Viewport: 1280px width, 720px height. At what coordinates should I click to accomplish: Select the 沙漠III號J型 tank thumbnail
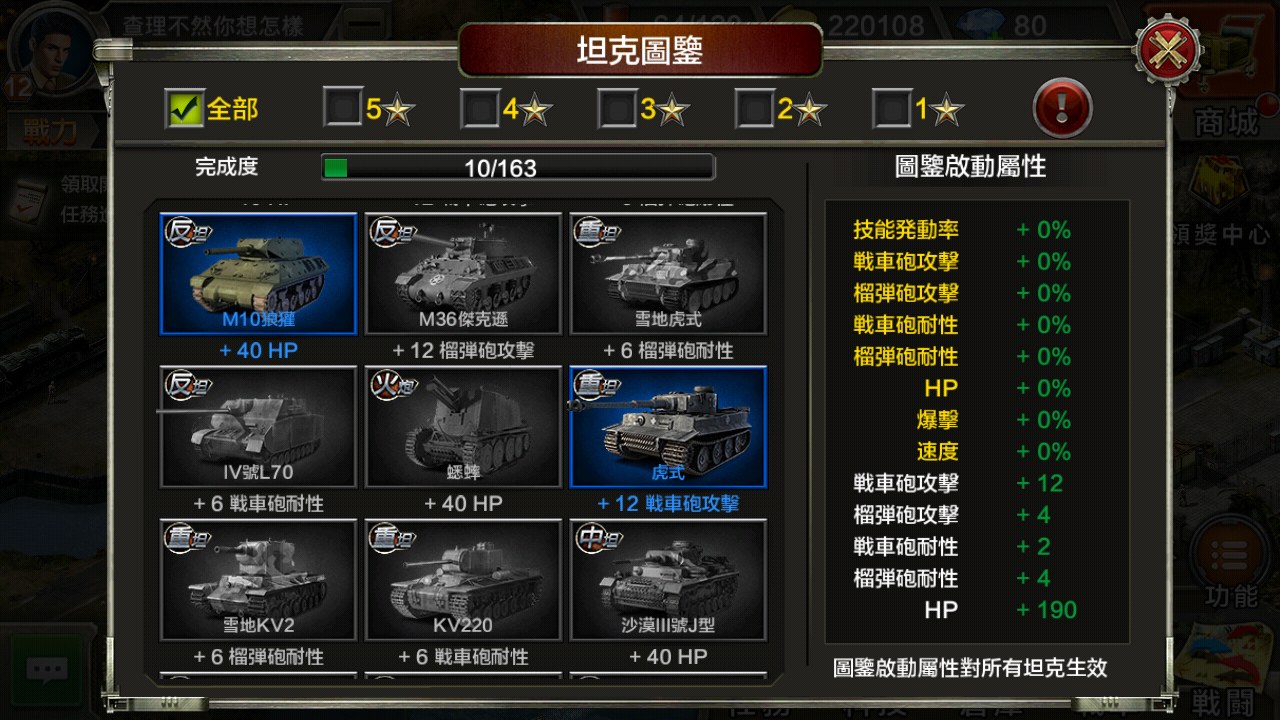668,580
